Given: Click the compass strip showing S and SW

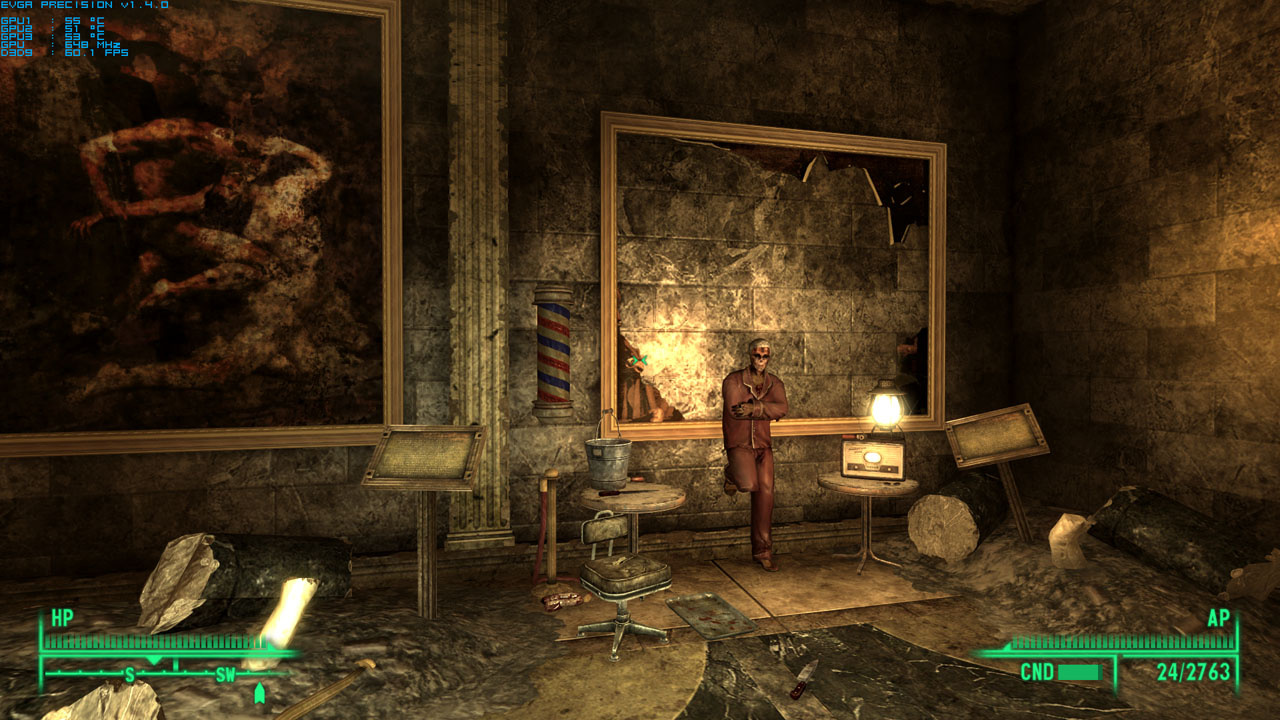Looking at the screenshot, I should click(170, 673).
